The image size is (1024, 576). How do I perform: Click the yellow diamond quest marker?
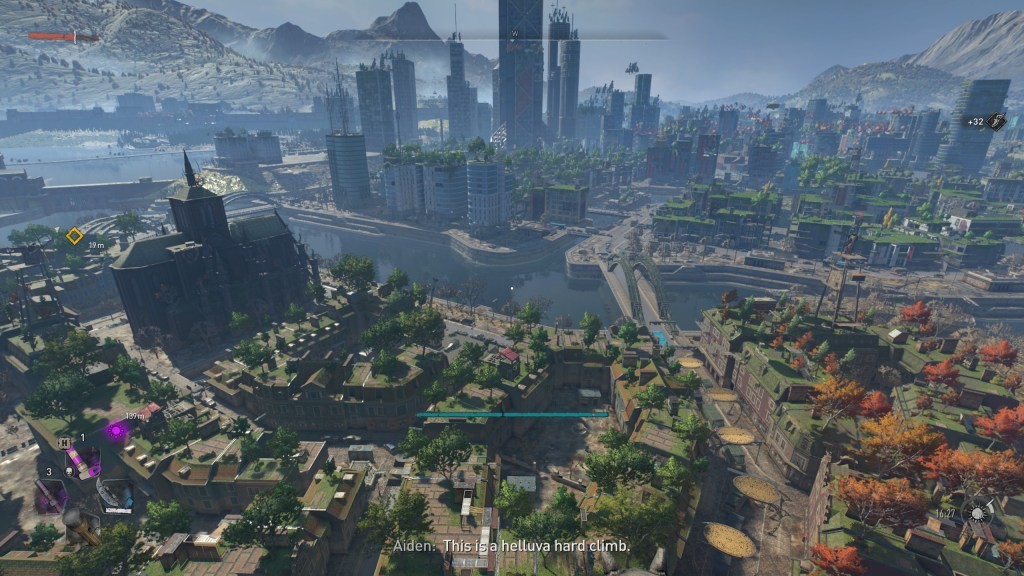pos(74,236)
